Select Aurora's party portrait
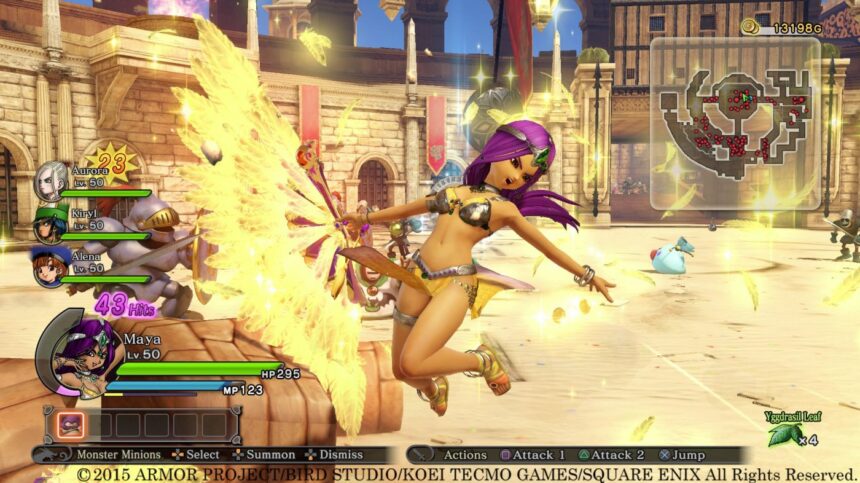The image size is (860, 483). 50,181
